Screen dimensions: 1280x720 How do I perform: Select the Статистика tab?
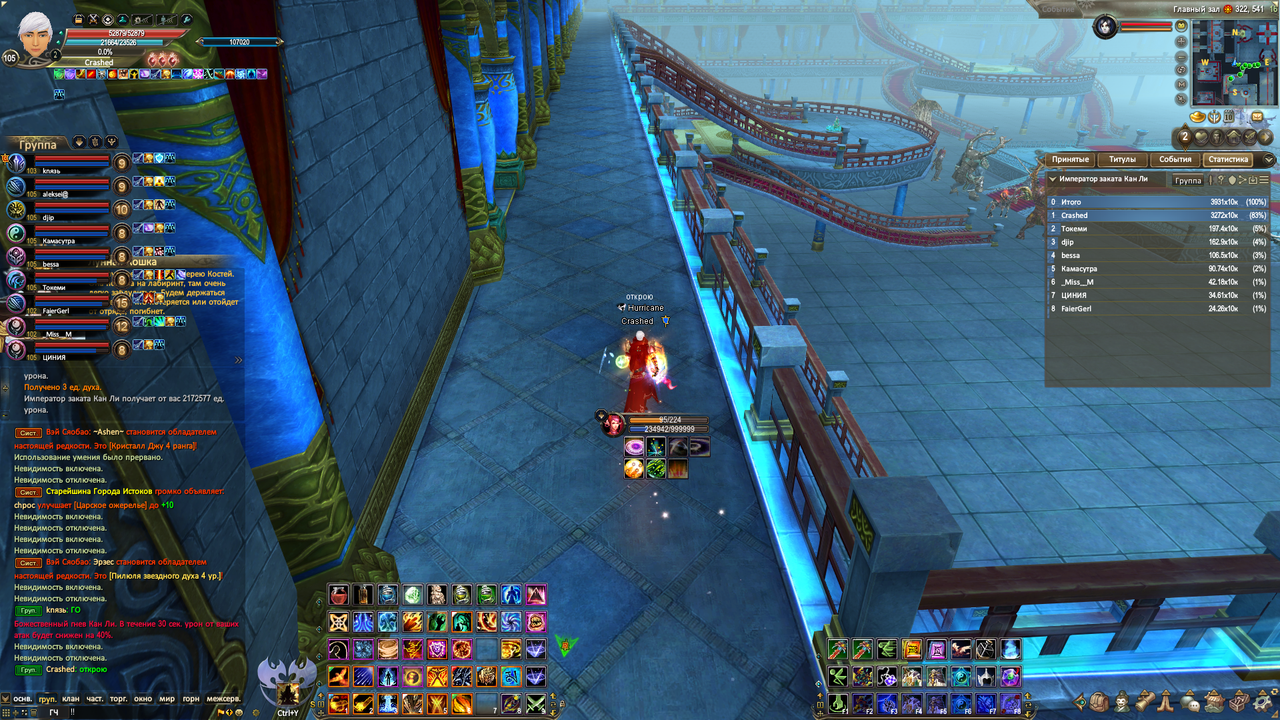click(1228, 160)
